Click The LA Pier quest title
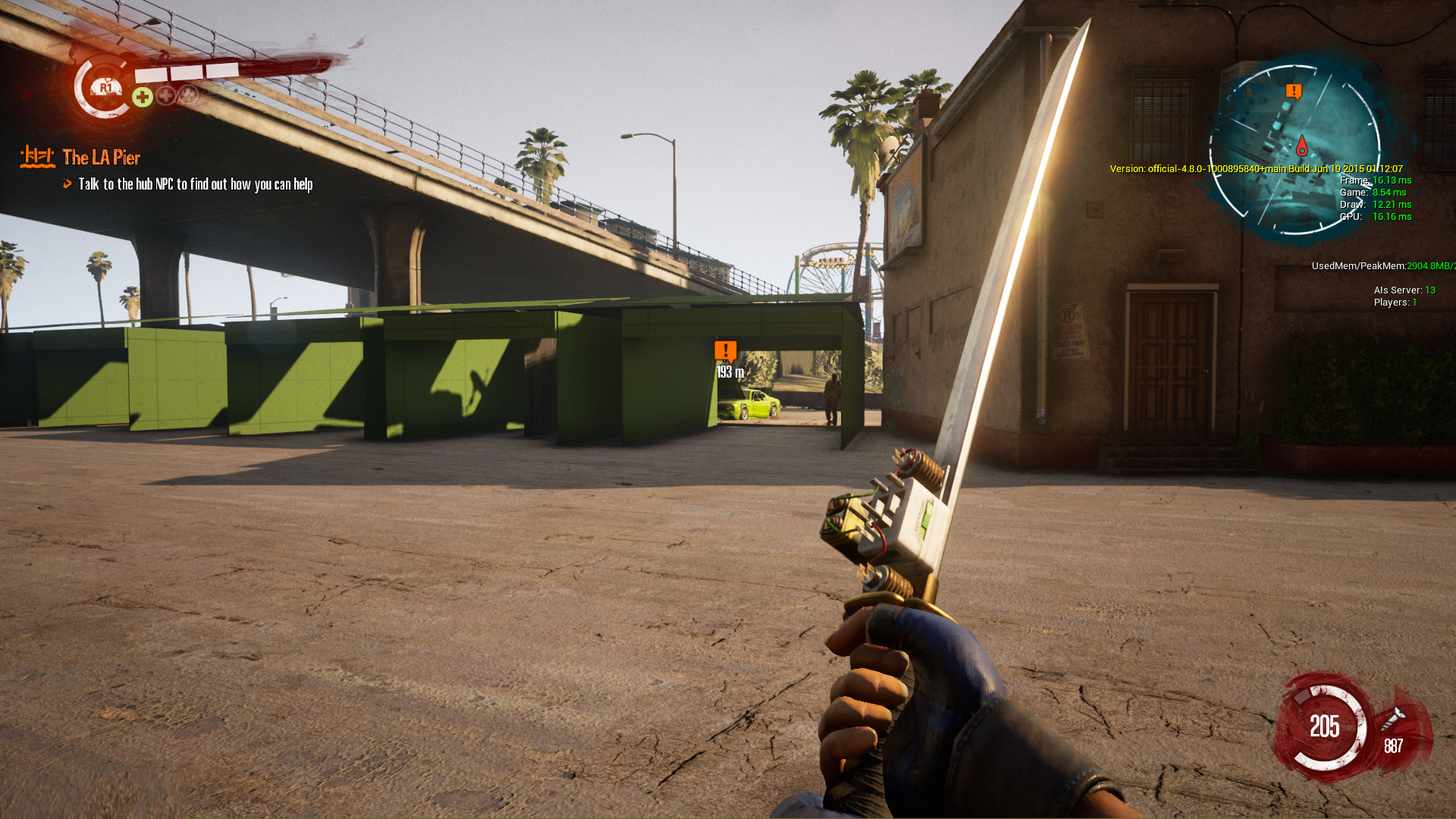Viewport: 1456px width, 819px height. (x=102, y=158)
